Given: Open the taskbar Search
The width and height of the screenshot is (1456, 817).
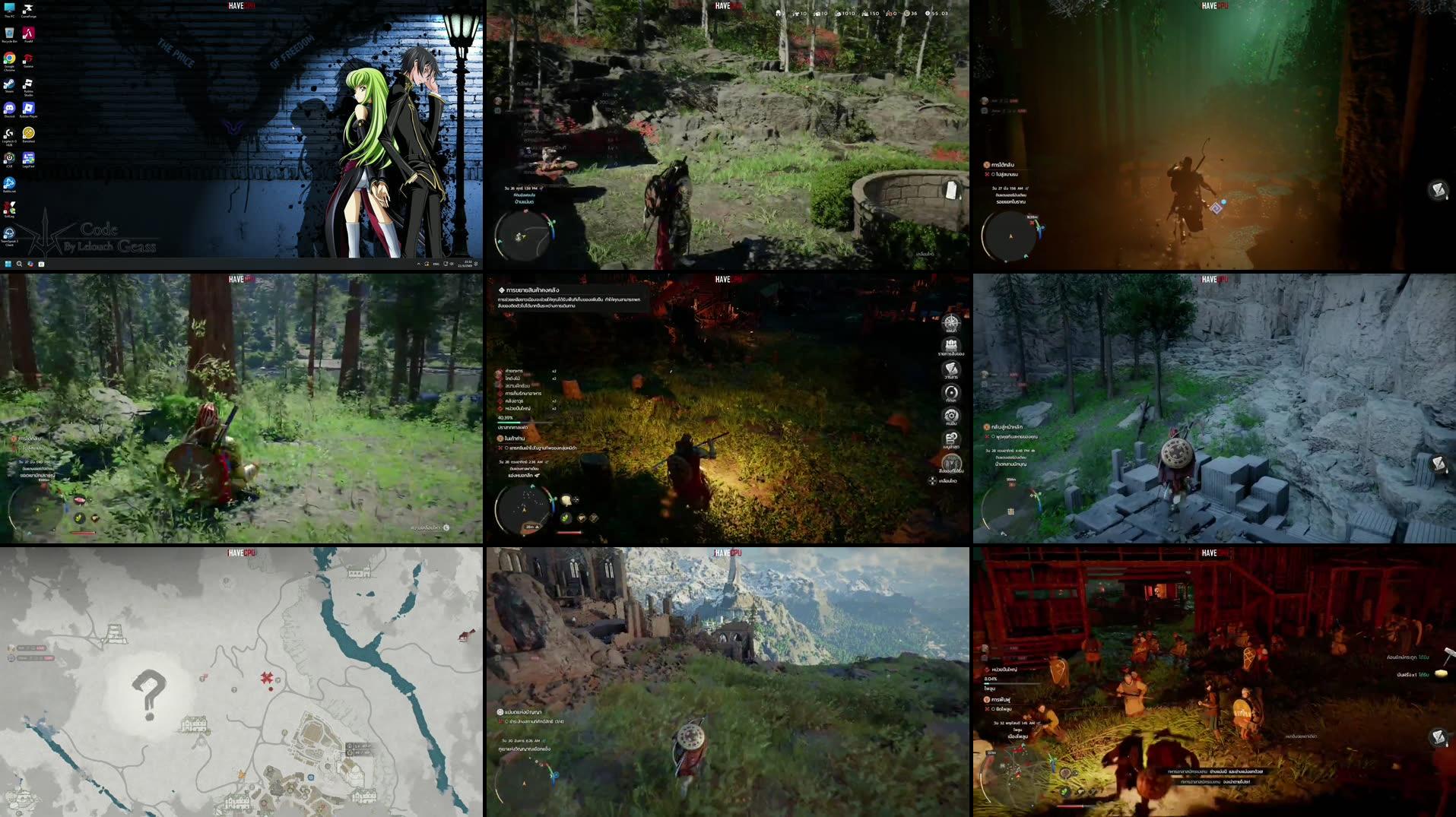Looking at the screenshot, I should [19, 264].
